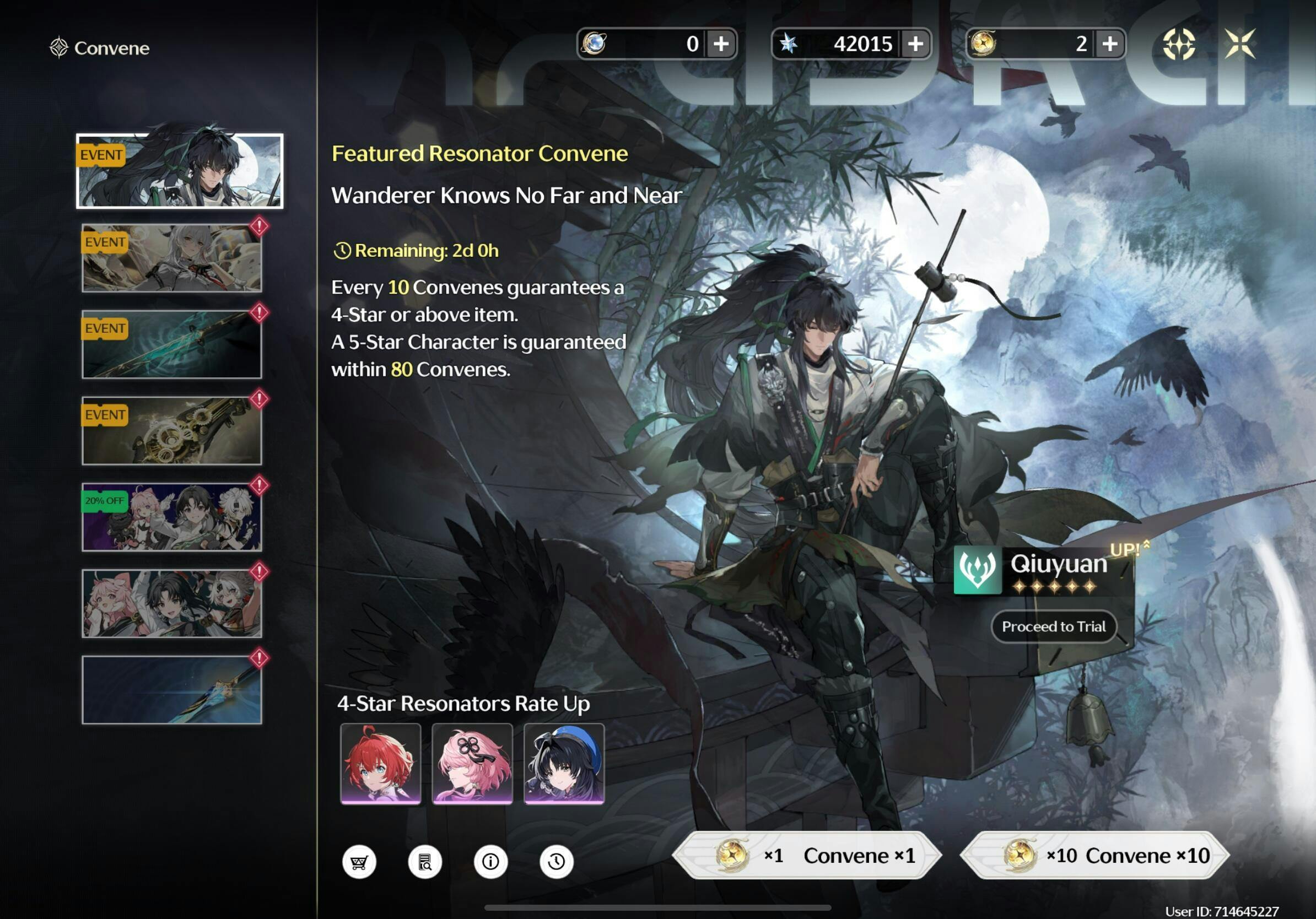Start the Convene ×10 pull
This screenshot has width=1316, height=919.
[x=1094, y=855]
